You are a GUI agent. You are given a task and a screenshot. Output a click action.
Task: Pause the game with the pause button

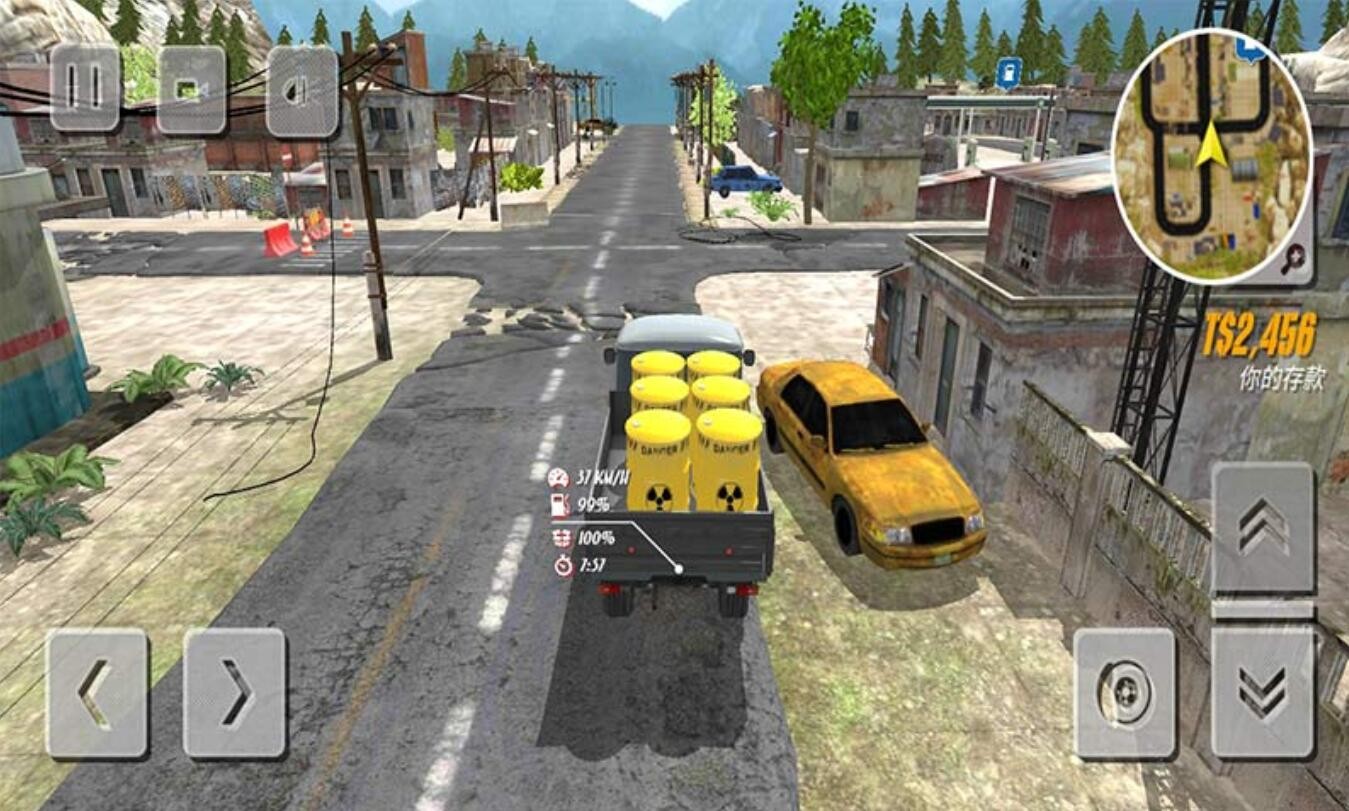(85, 88)
